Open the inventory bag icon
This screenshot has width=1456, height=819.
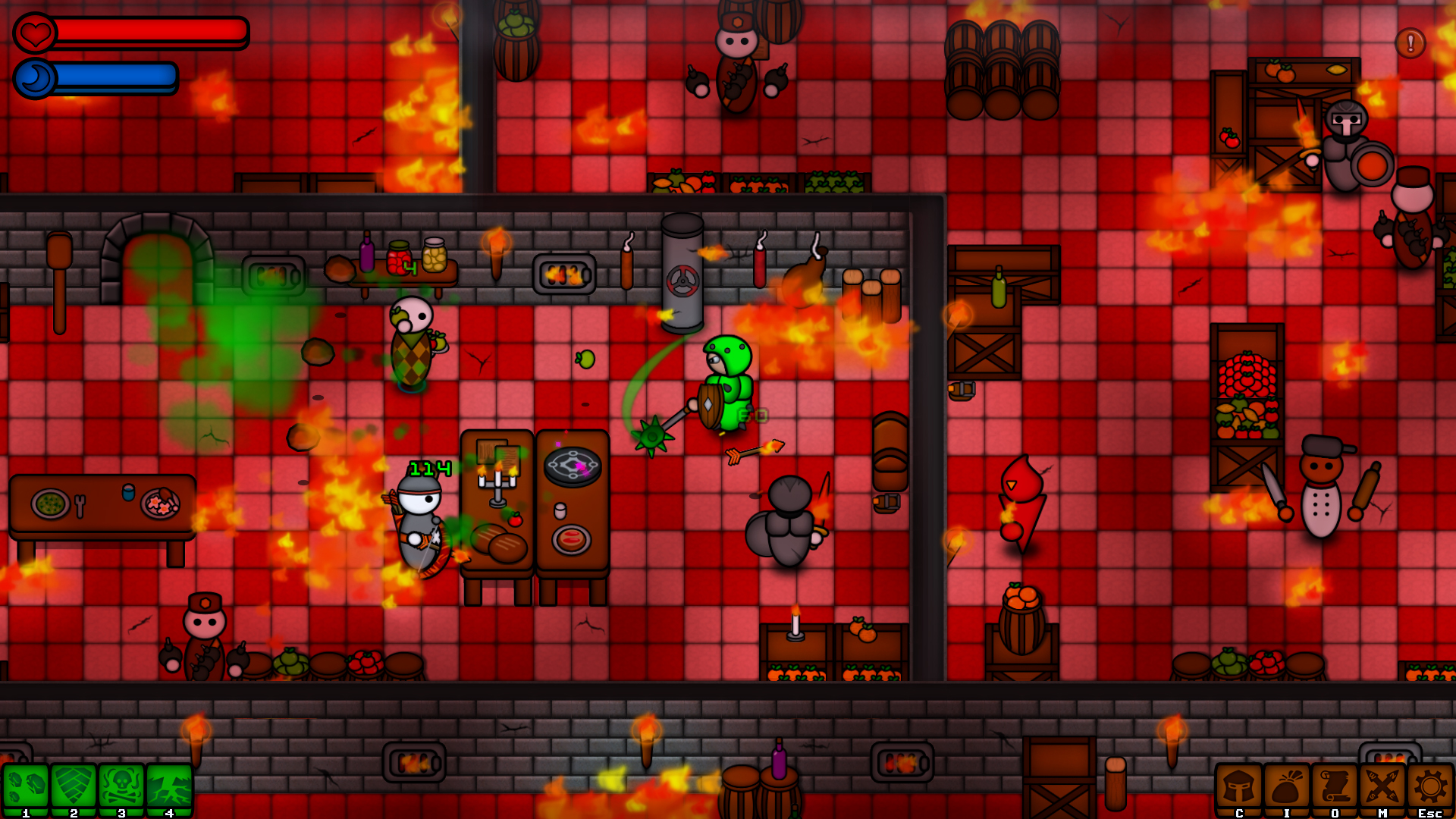point(1287,789)
